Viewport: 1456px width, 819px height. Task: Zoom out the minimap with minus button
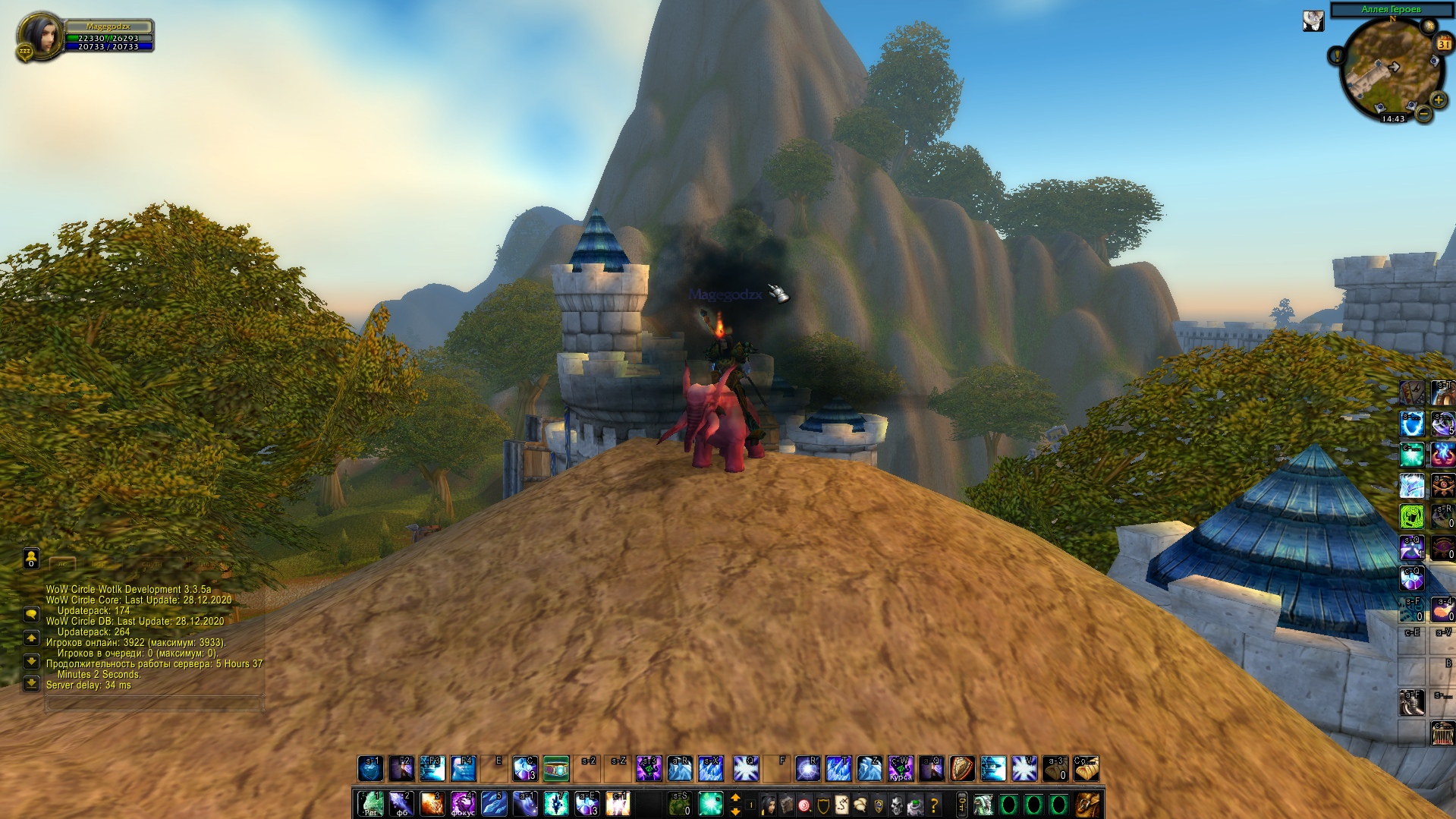click(x=1423, y=115)
